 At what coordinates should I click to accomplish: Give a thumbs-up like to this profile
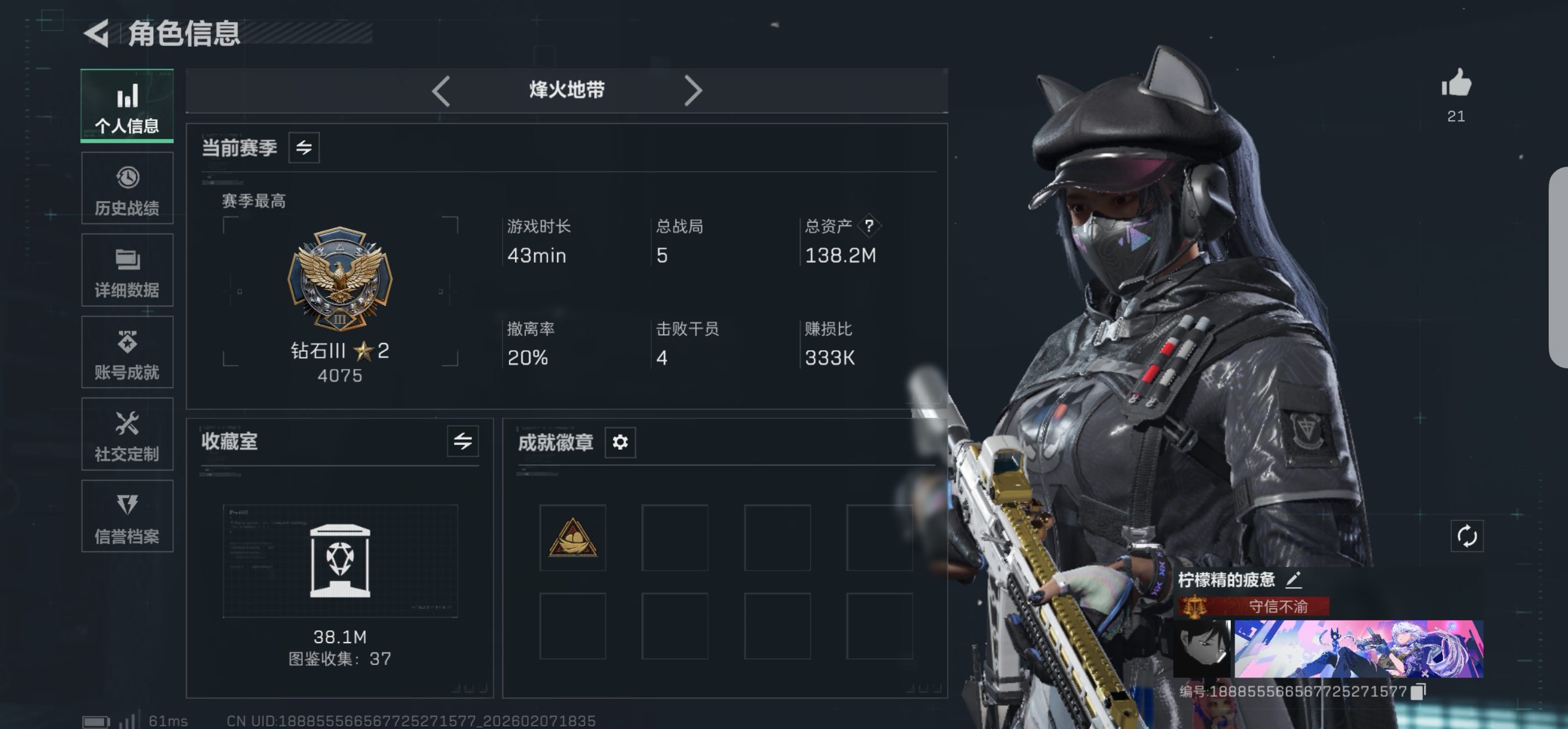1456,84
